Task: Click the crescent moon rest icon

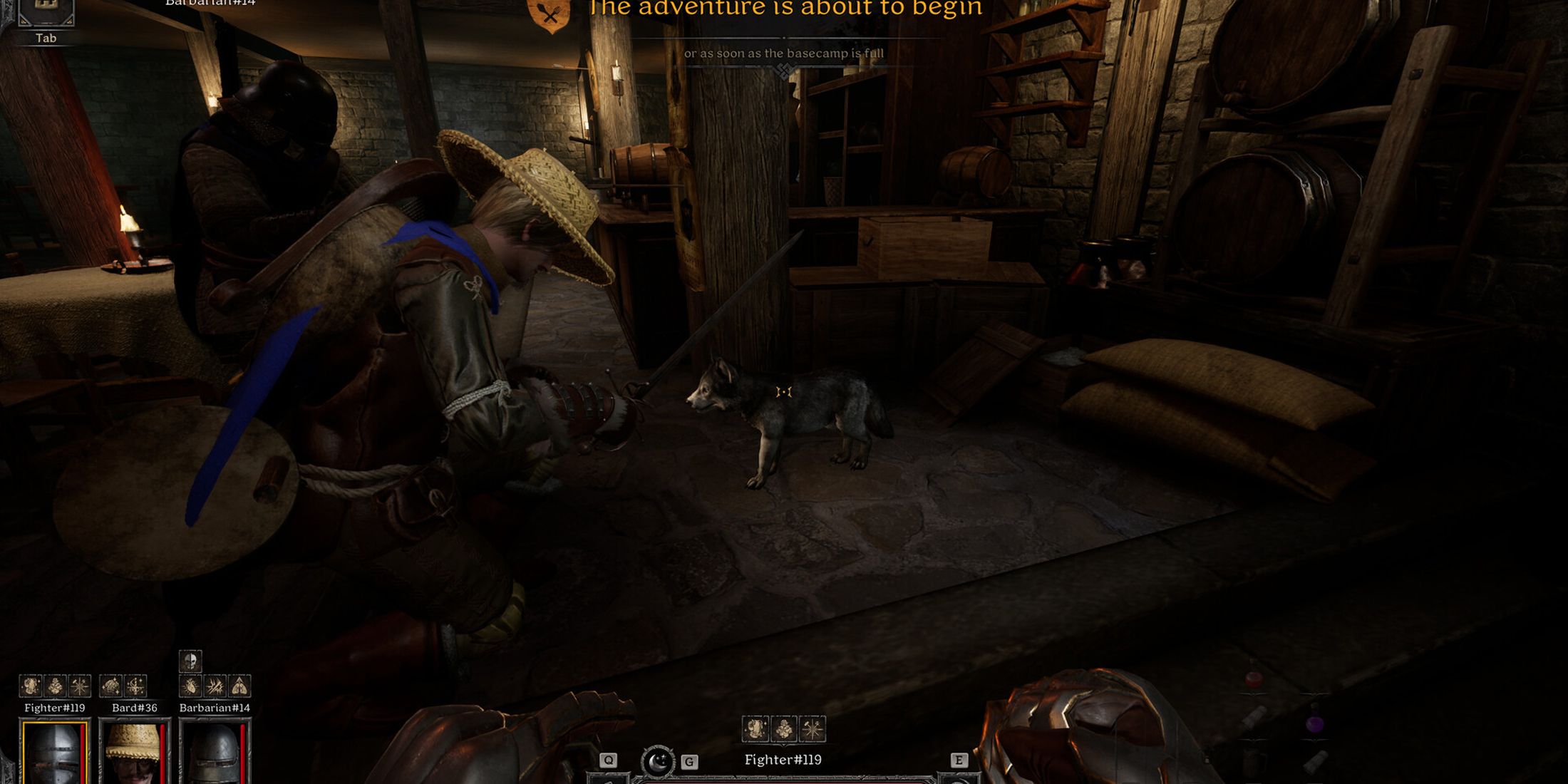Action: (657, 761)
